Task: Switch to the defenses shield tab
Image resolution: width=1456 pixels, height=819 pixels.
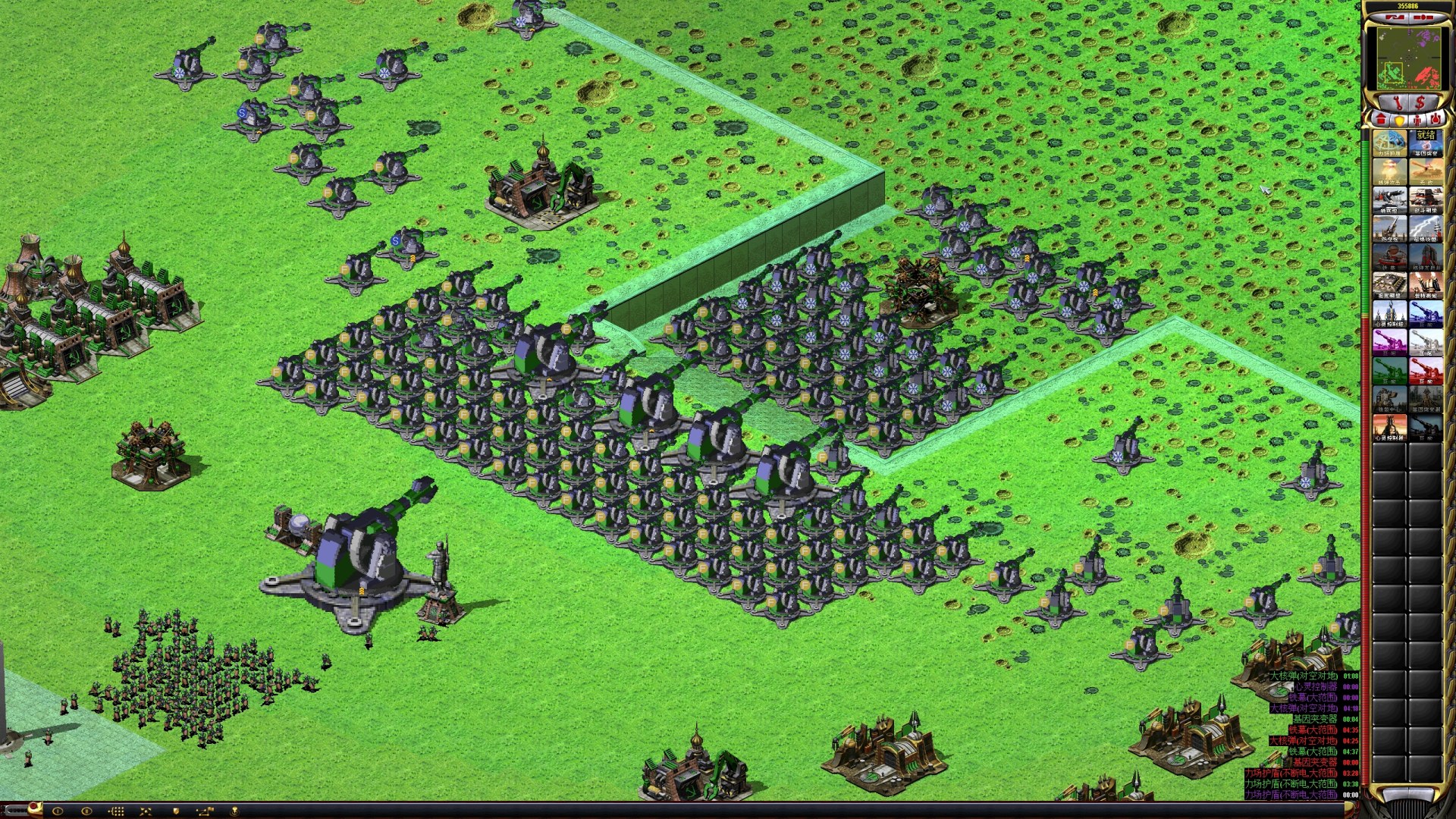Action: click(1399, 120)
